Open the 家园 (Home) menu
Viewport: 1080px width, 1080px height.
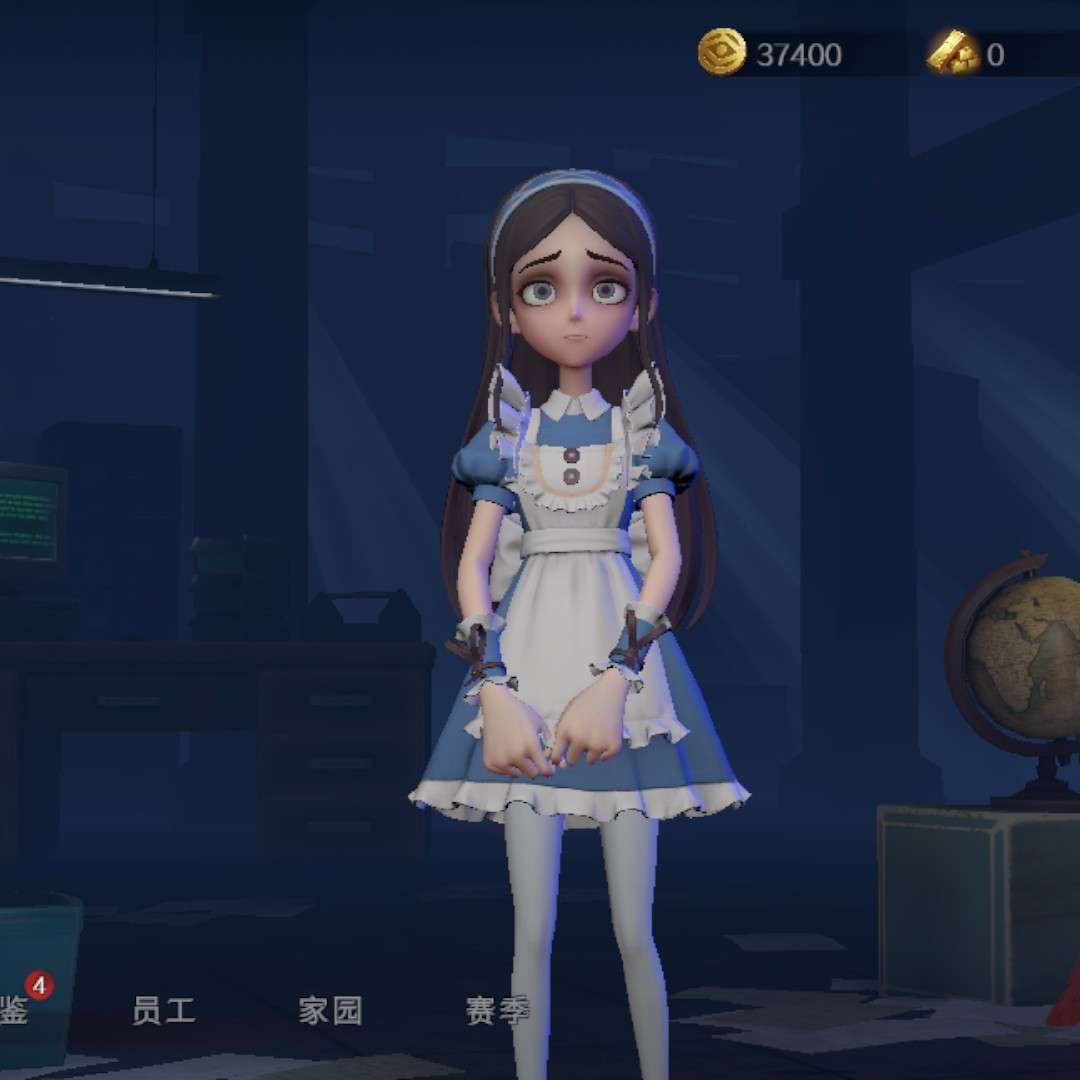[330, 1010]
